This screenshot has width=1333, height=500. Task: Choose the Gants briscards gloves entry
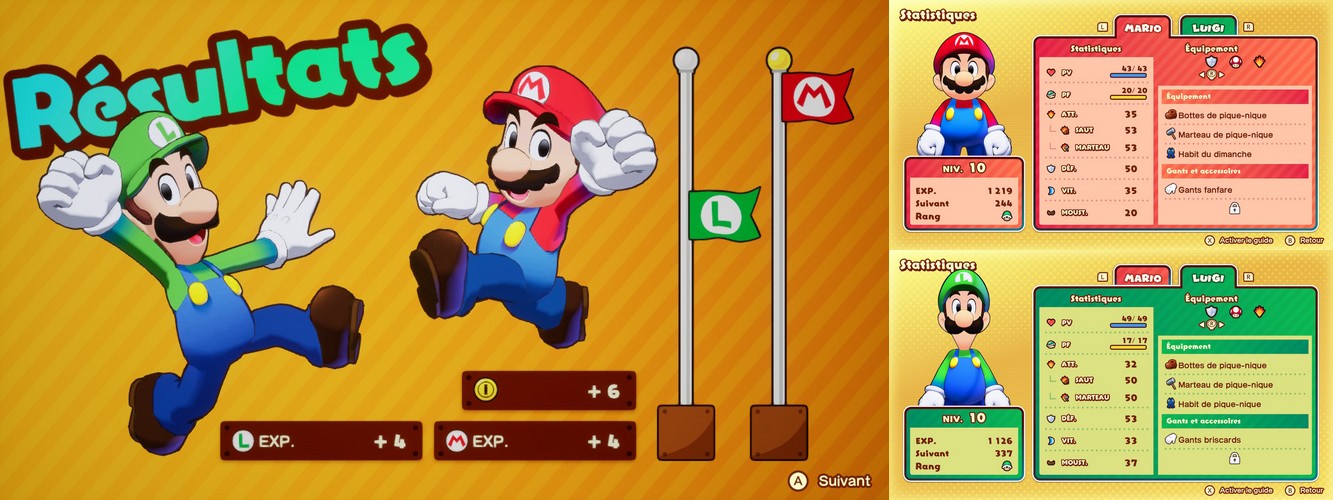[1207, 440]
